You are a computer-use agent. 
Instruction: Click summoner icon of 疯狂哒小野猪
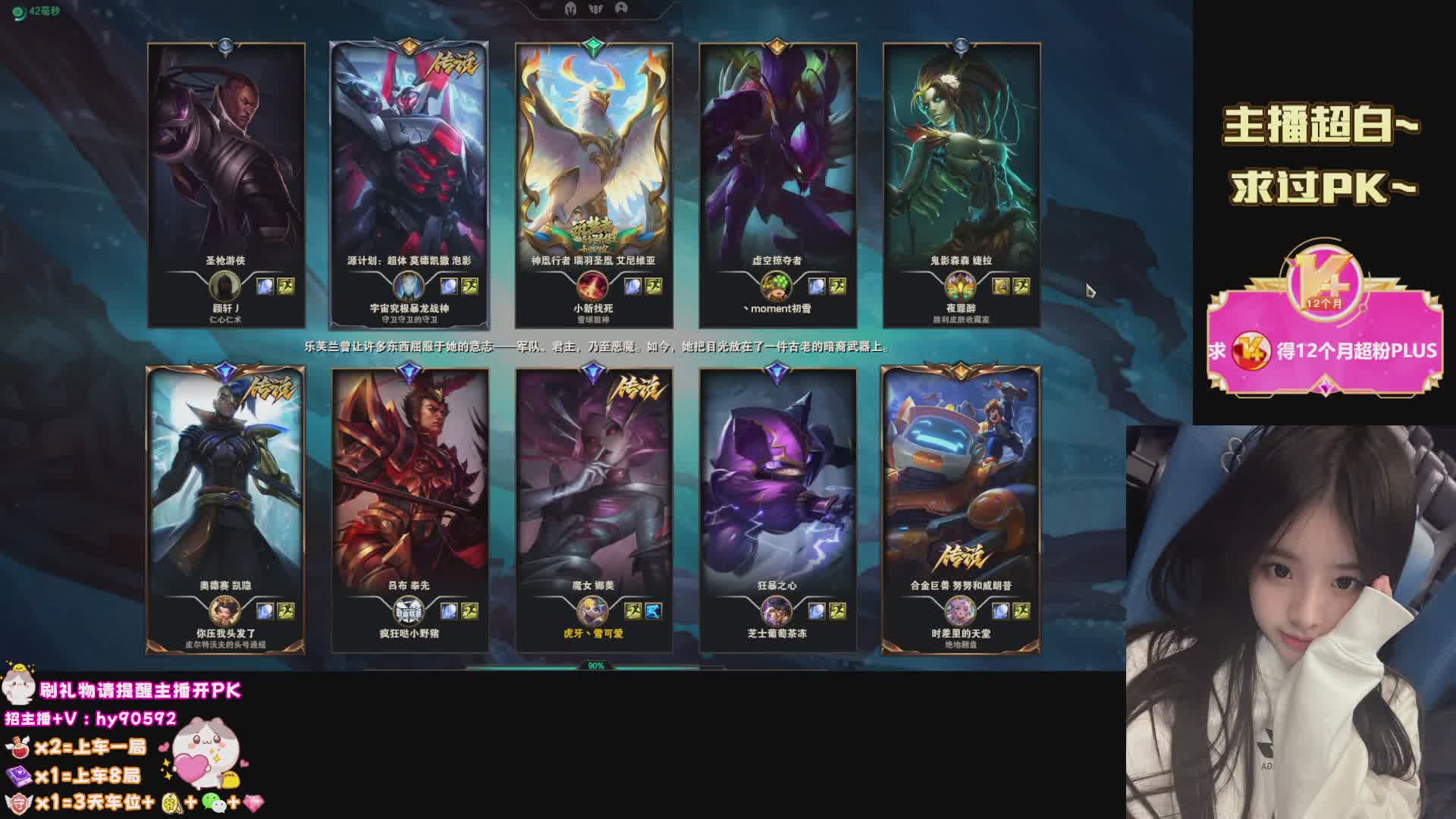pos(409,611)
